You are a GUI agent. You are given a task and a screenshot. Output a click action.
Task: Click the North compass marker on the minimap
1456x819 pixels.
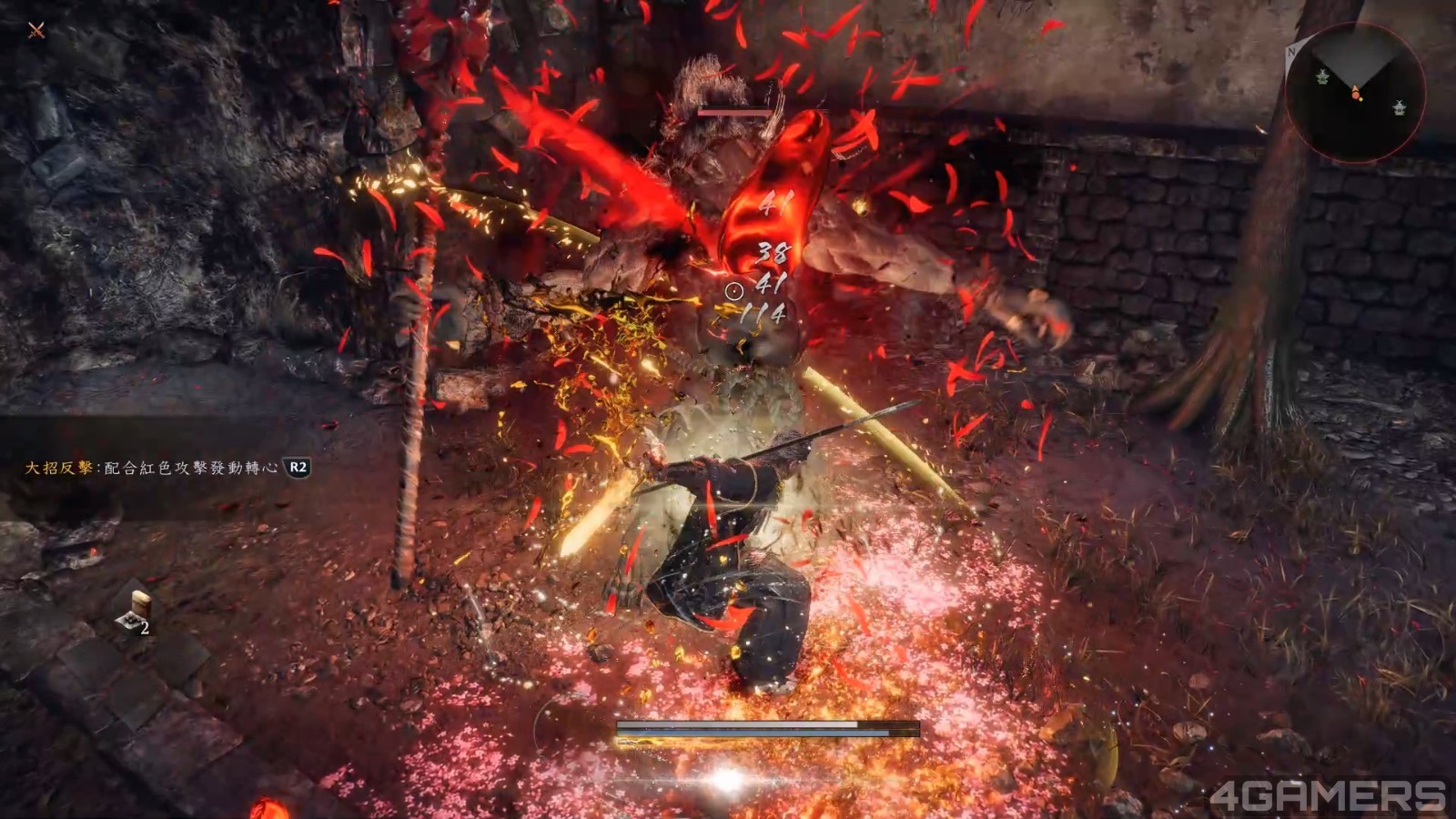[x=1291, y=51]
